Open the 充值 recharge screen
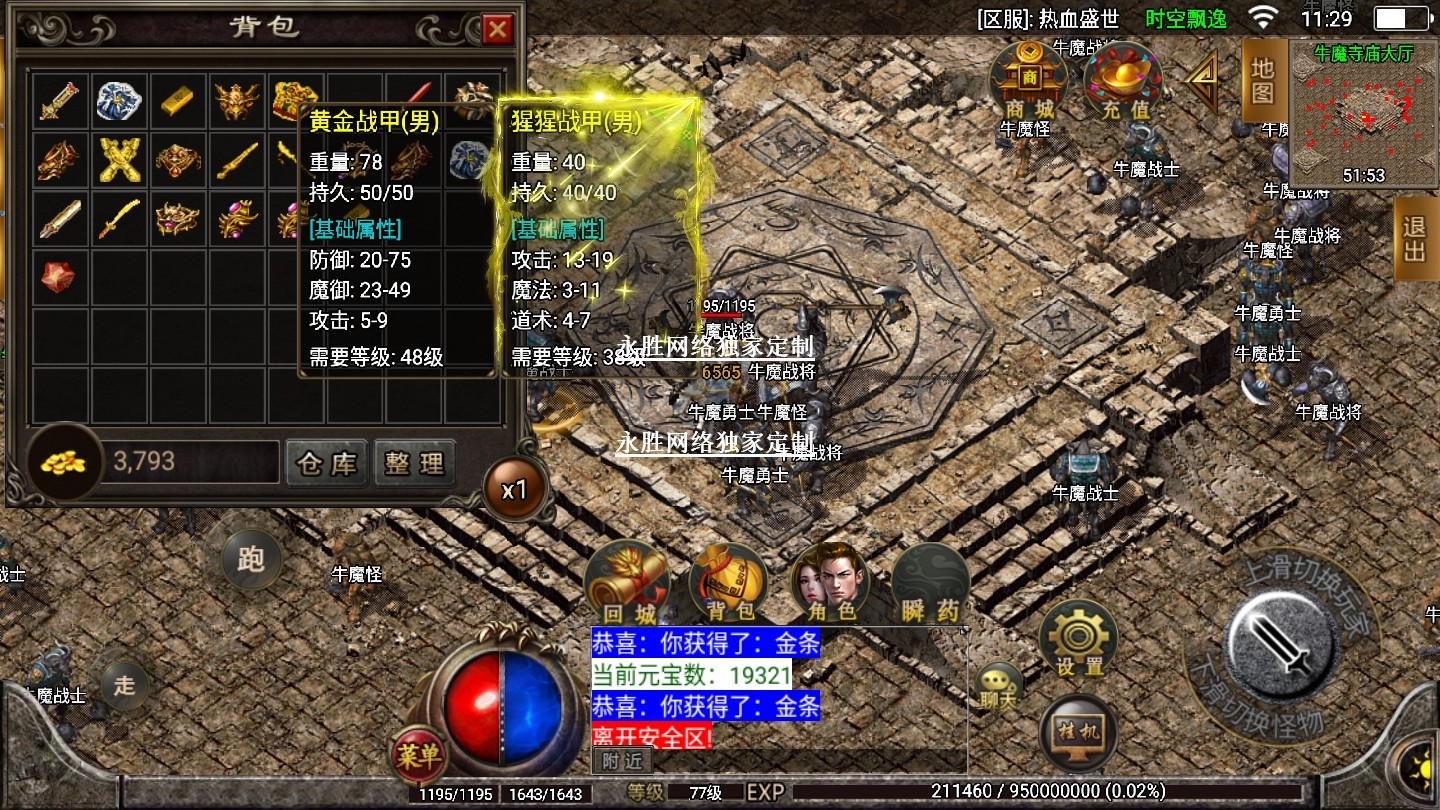Screen dimensions: 1440x810 click(x=1121, y=80)
